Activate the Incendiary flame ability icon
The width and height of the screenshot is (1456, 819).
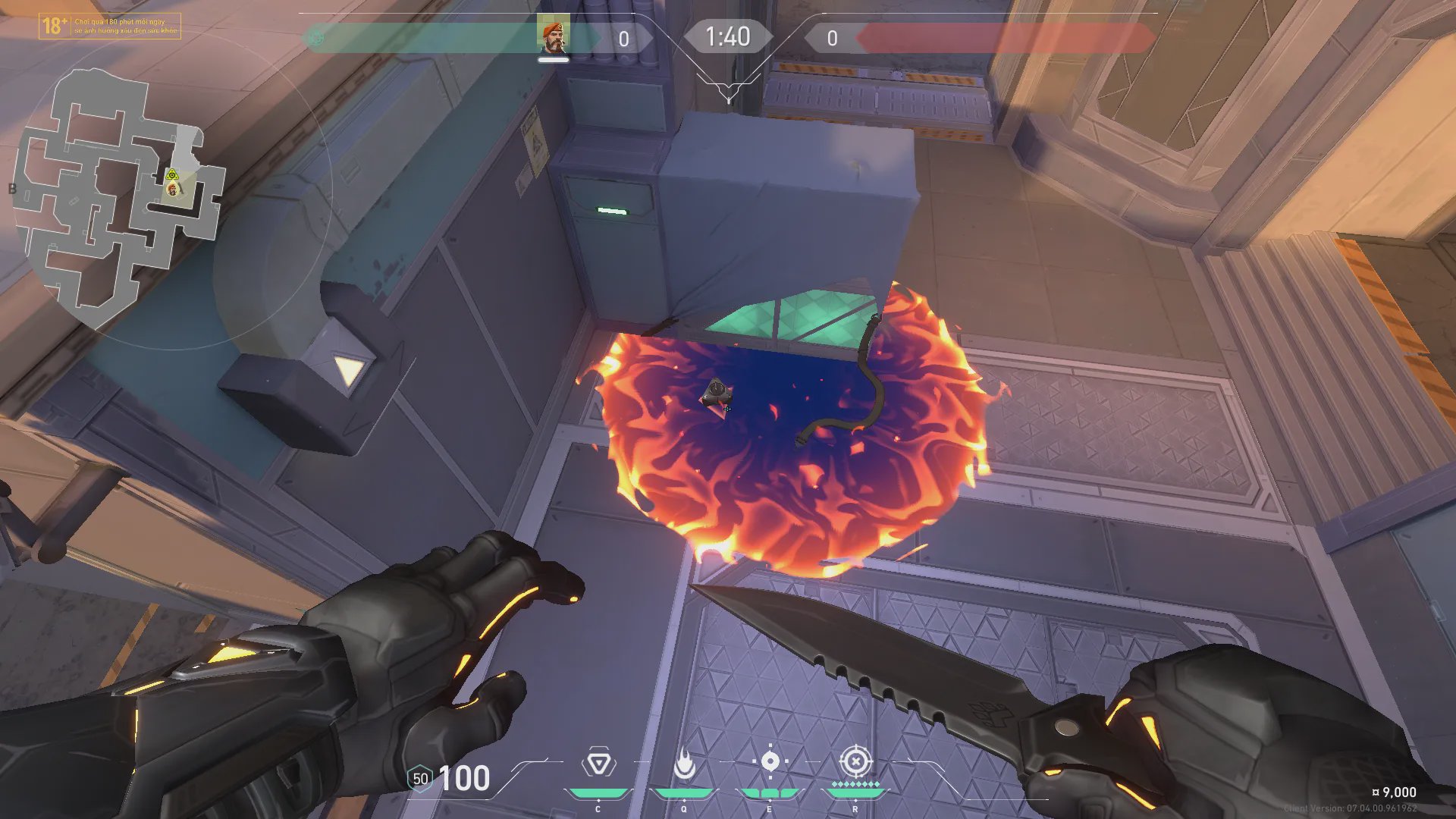click(684, 764)
